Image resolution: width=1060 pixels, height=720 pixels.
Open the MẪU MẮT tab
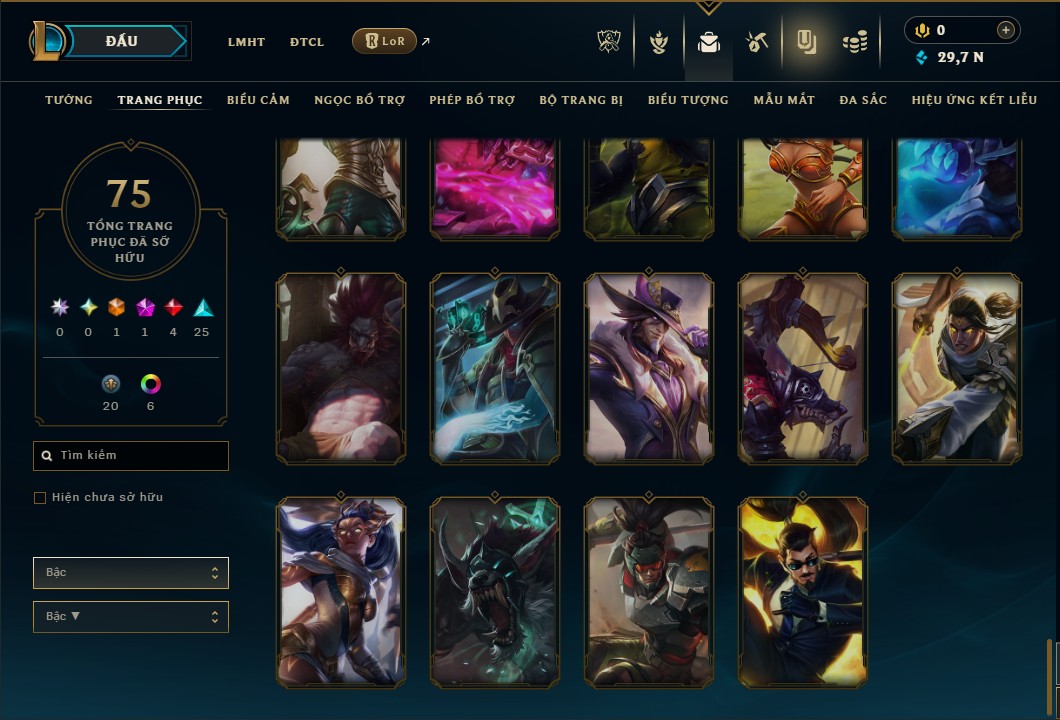pos(784,100)
